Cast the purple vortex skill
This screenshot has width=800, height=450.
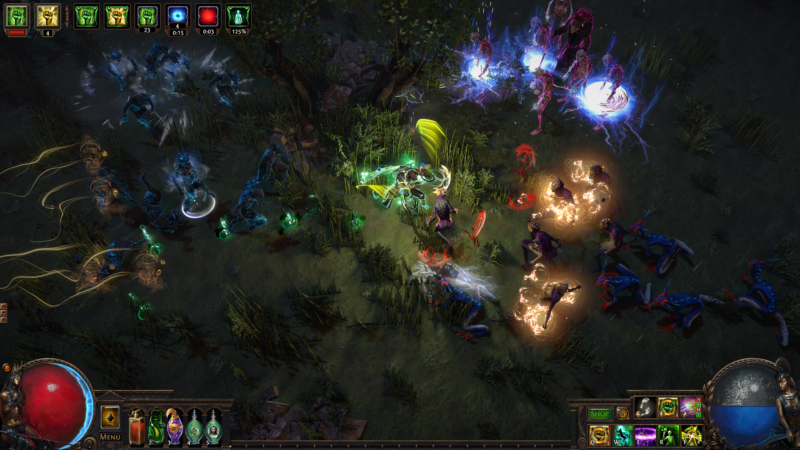pos(645,435)
